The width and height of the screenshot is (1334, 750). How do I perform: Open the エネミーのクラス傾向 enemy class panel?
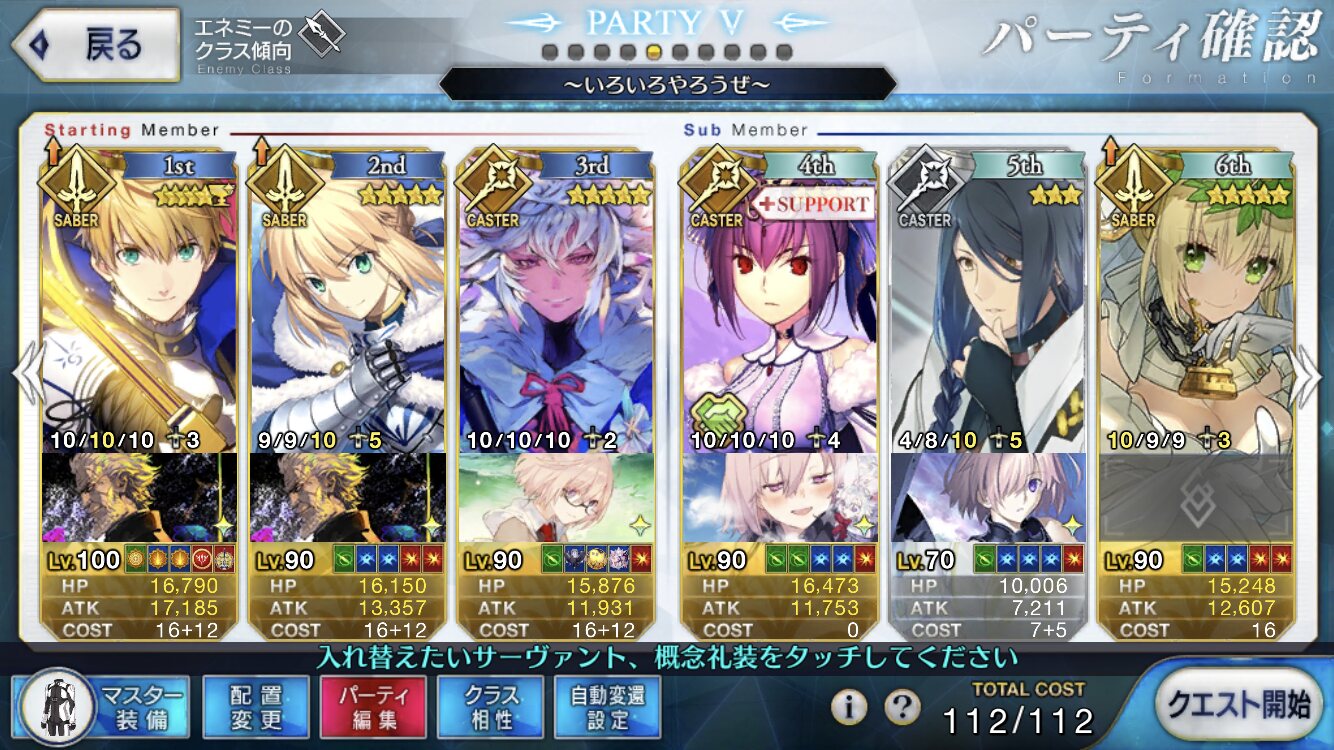tap(268, 45)
